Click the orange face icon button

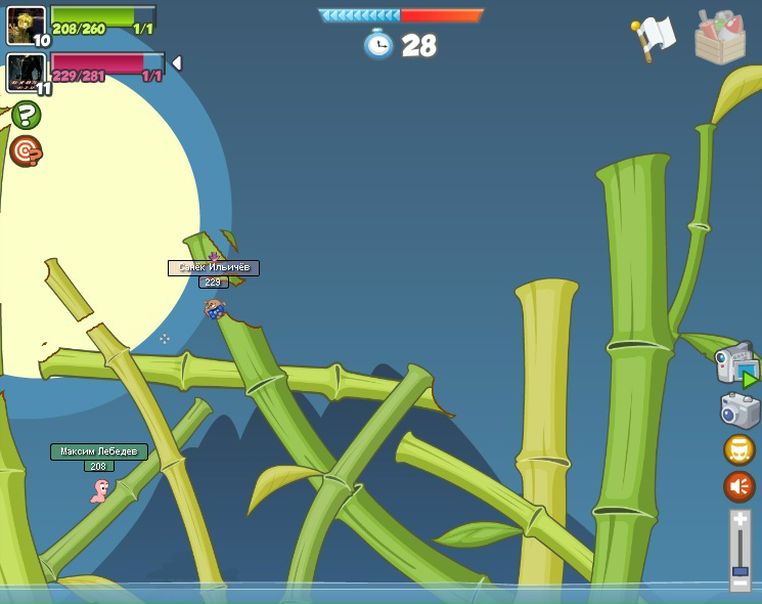(x=740, y=450)
